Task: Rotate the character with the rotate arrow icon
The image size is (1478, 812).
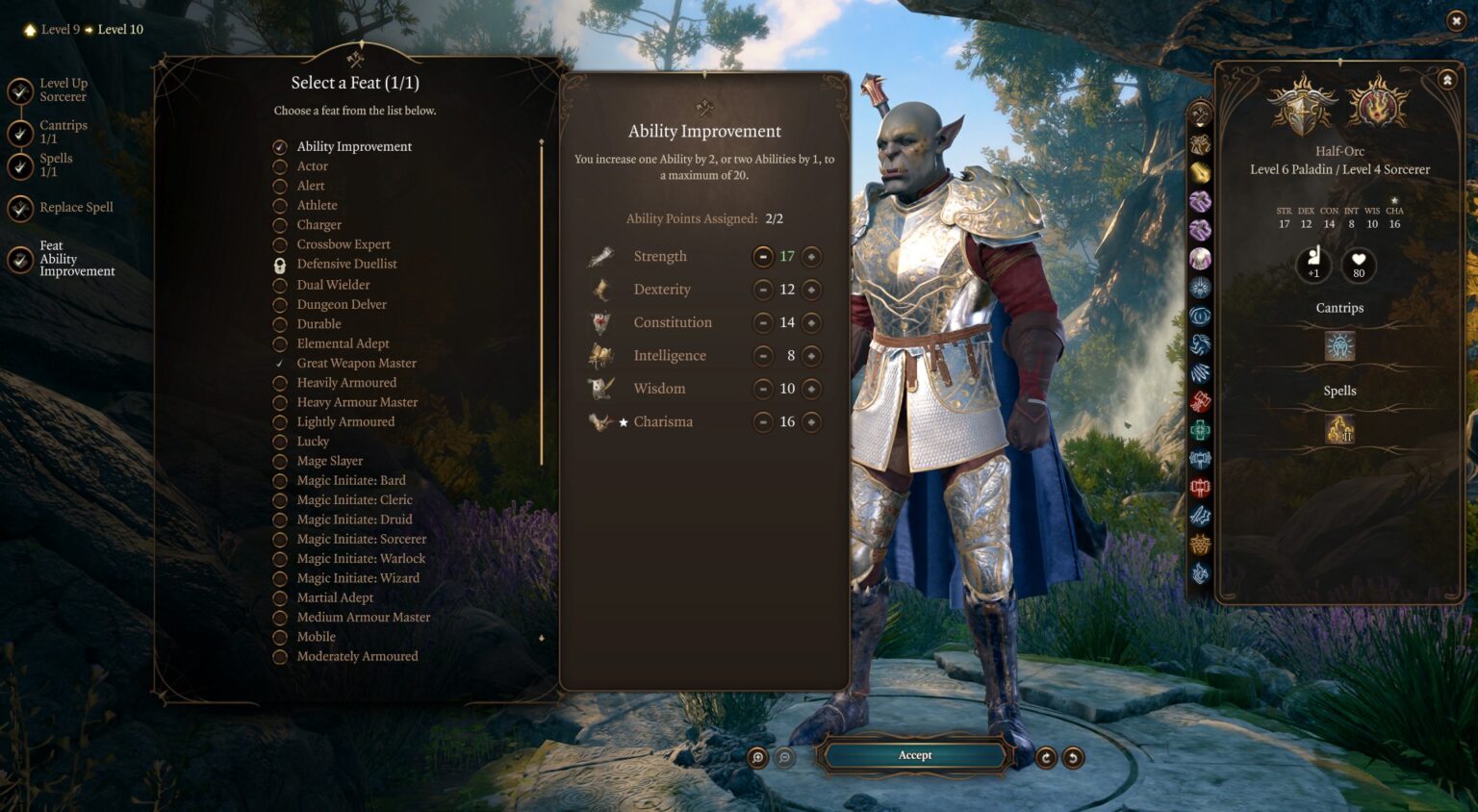Action: click(x=1047, y=759)
